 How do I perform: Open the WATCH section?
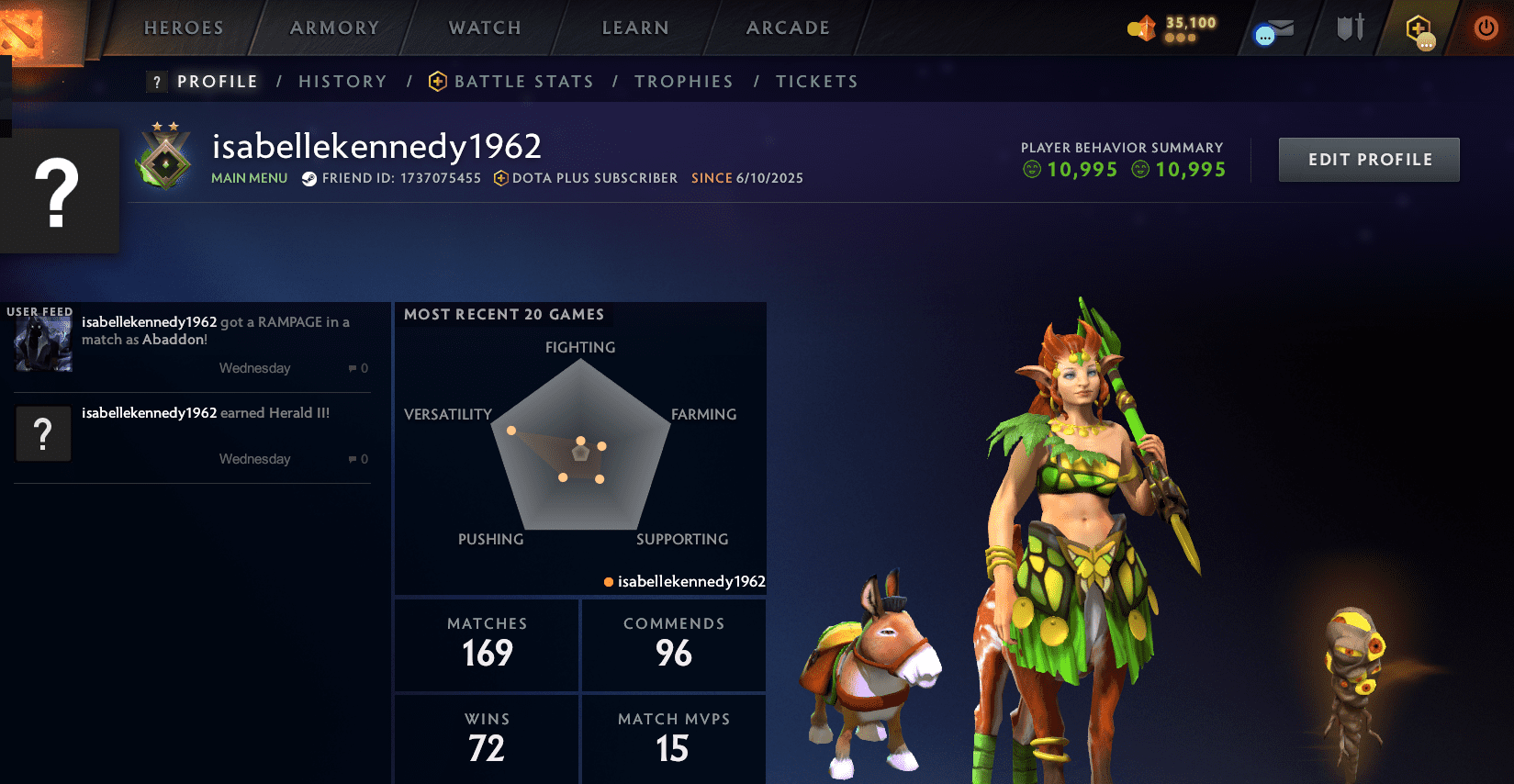pyautogui.click(x=484, y=28)
